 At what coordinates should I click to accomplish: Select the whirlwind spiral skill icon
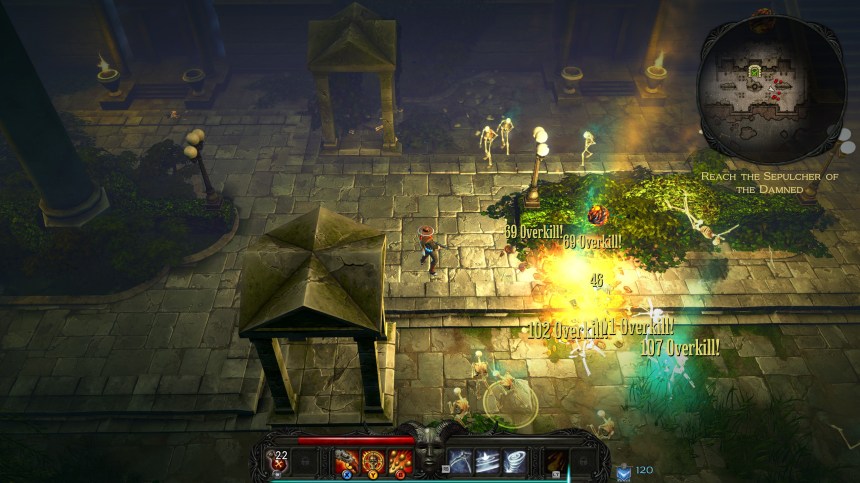coord(515,461)
